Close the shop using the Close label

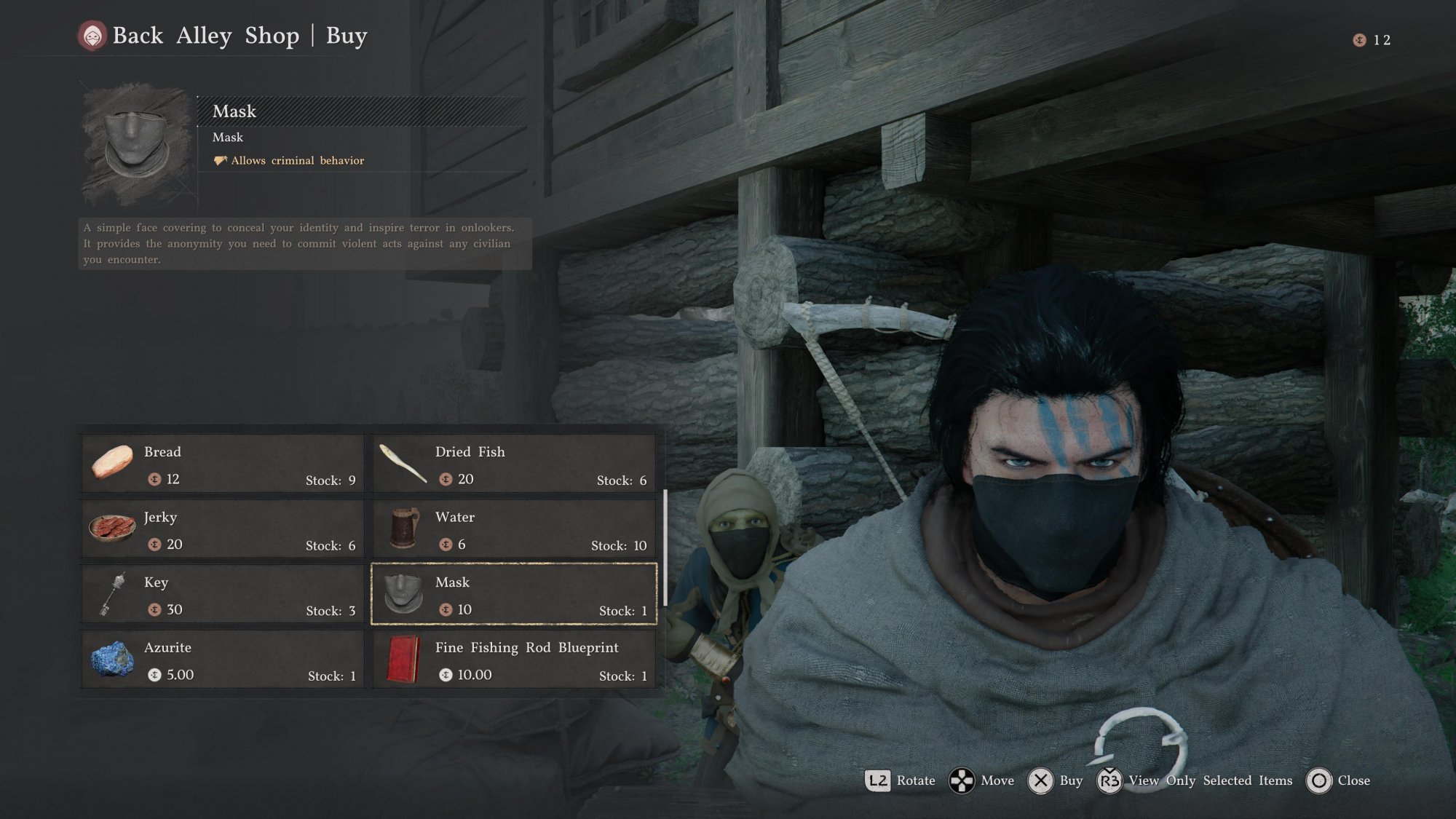[1353, 780]
